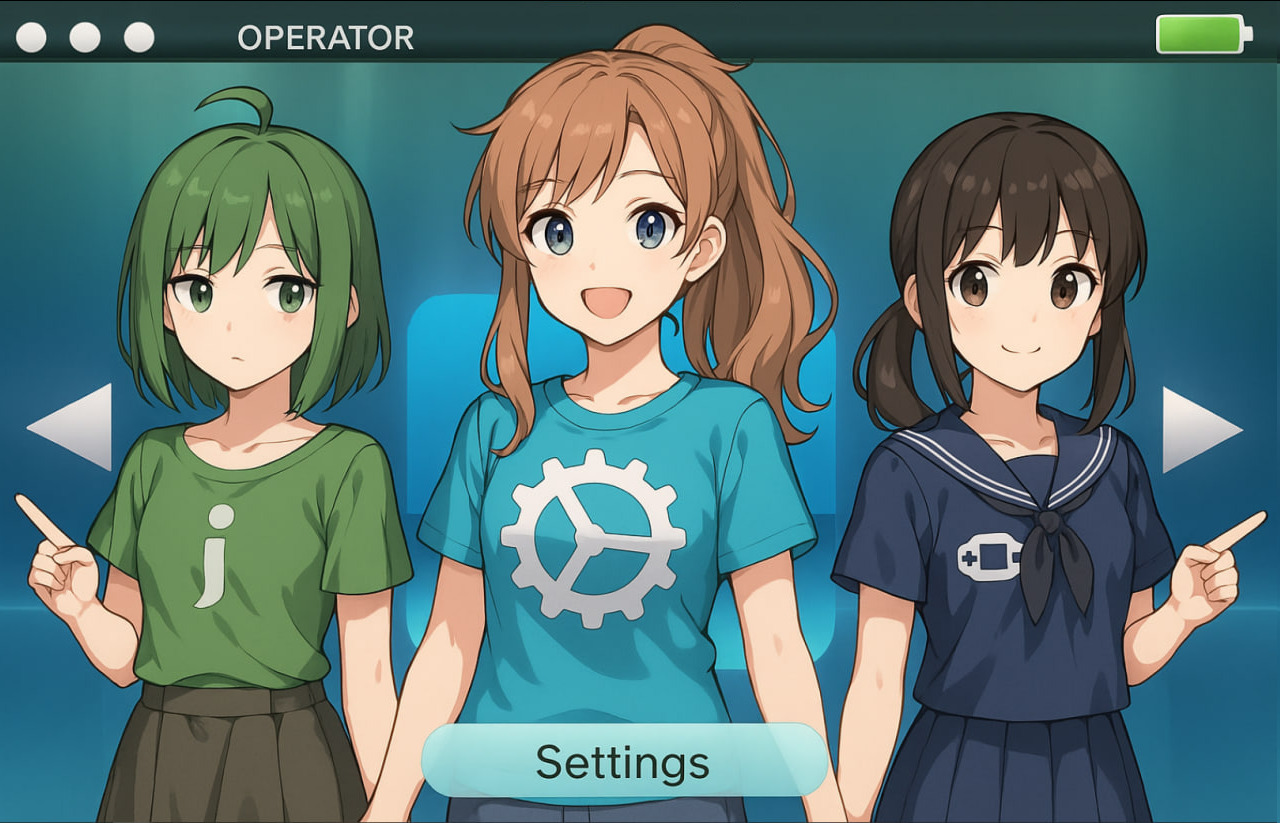This screenshot has width=1280, height=823.
Task: Advance the carousel with the right arrow
Action: [x=1198, y=430]
